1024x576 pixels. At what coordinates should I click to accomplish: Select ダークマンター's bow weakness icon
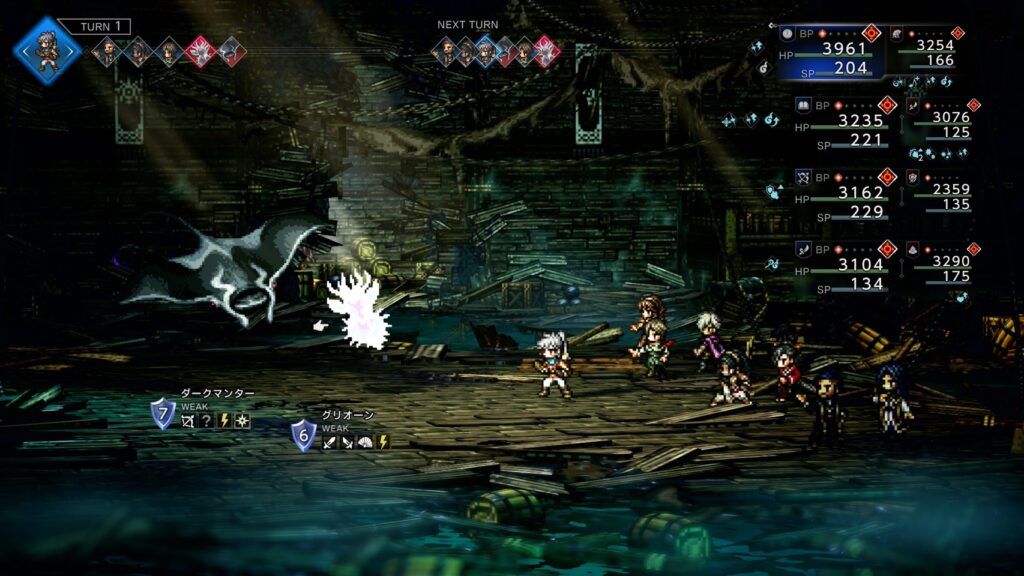pyautogui.click(x=188, y=422)
